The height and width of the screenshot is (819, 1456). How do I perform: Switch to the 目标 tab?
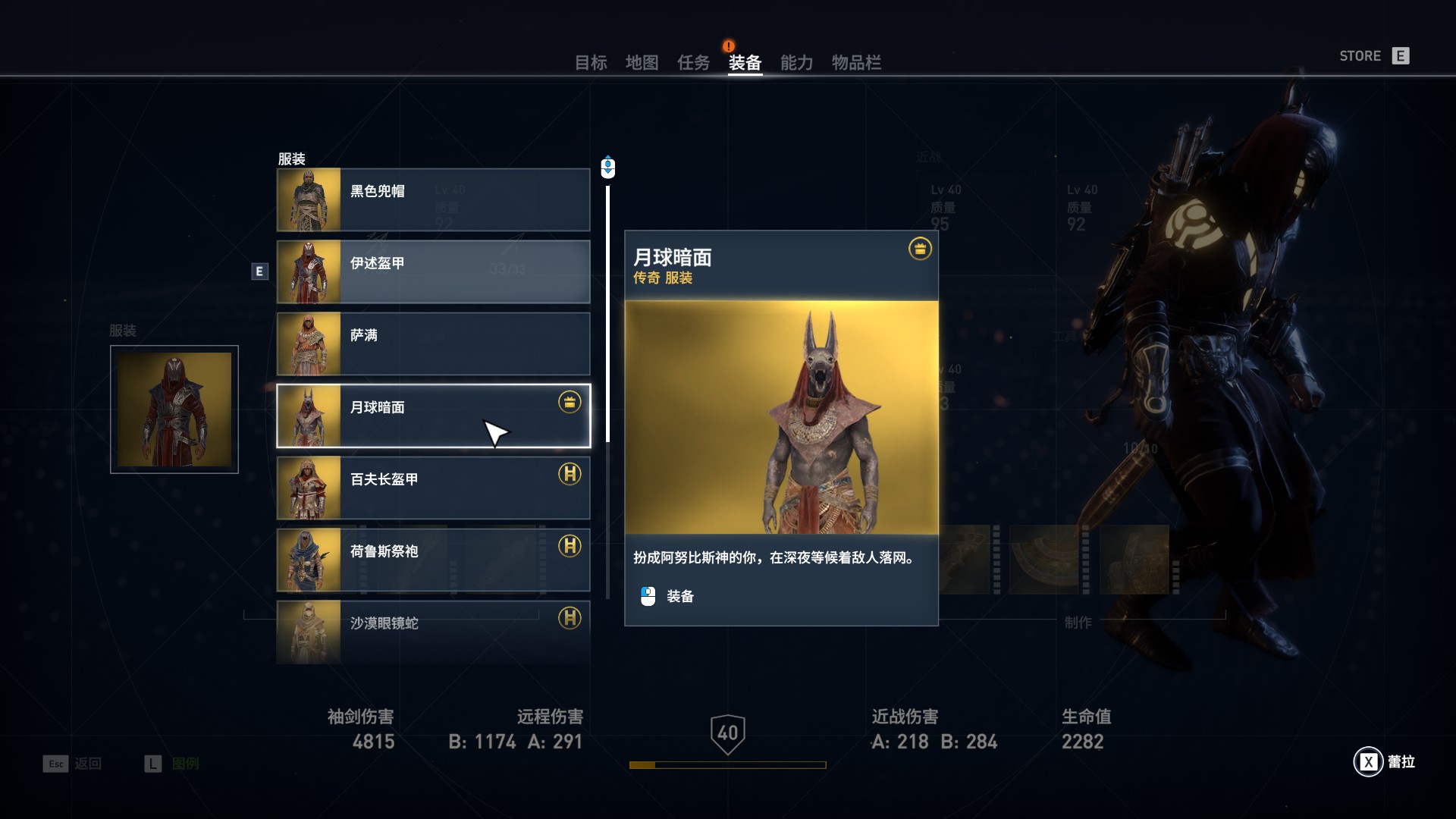(x=590, y=63)
